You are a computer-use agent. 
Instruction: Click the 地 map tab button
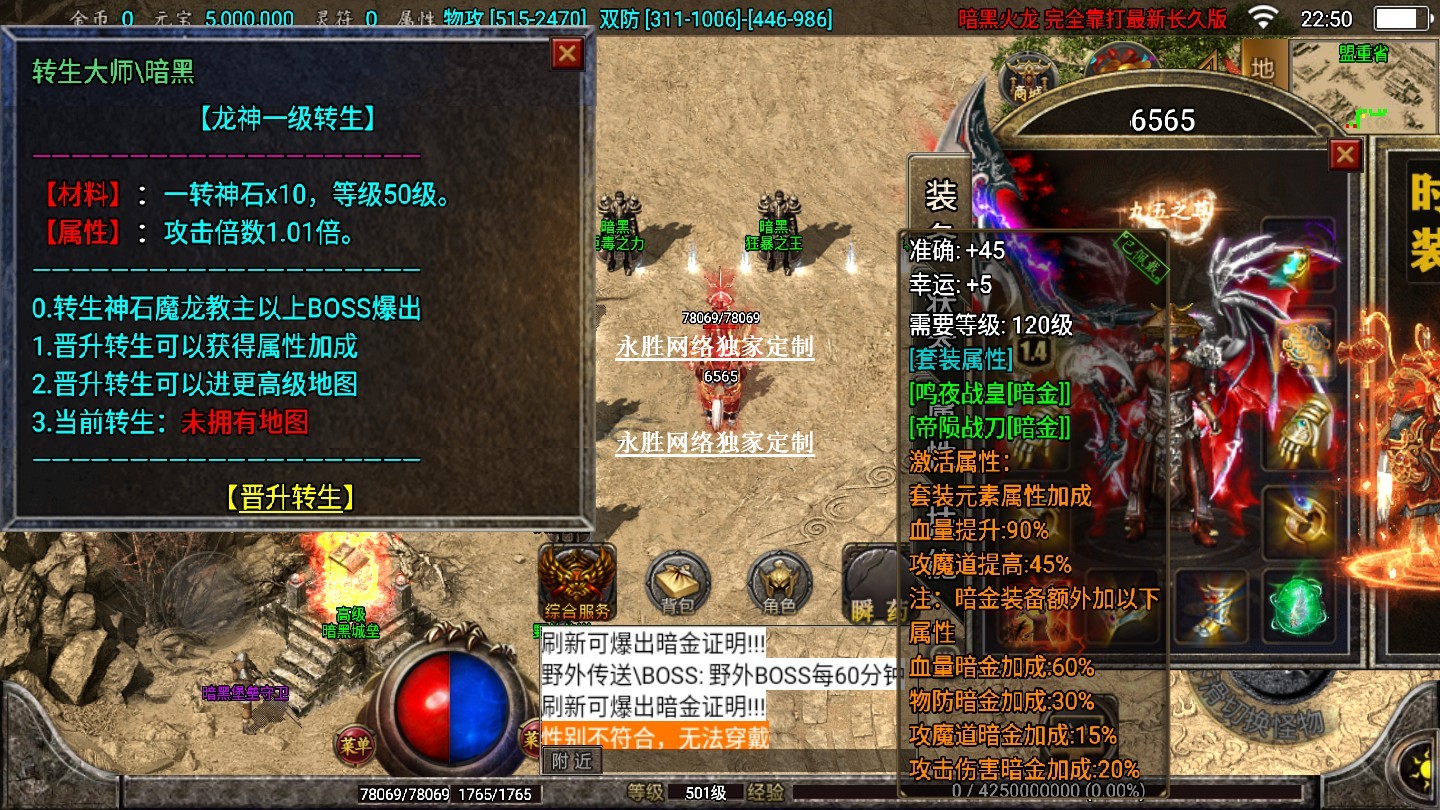pos(1263,68)
